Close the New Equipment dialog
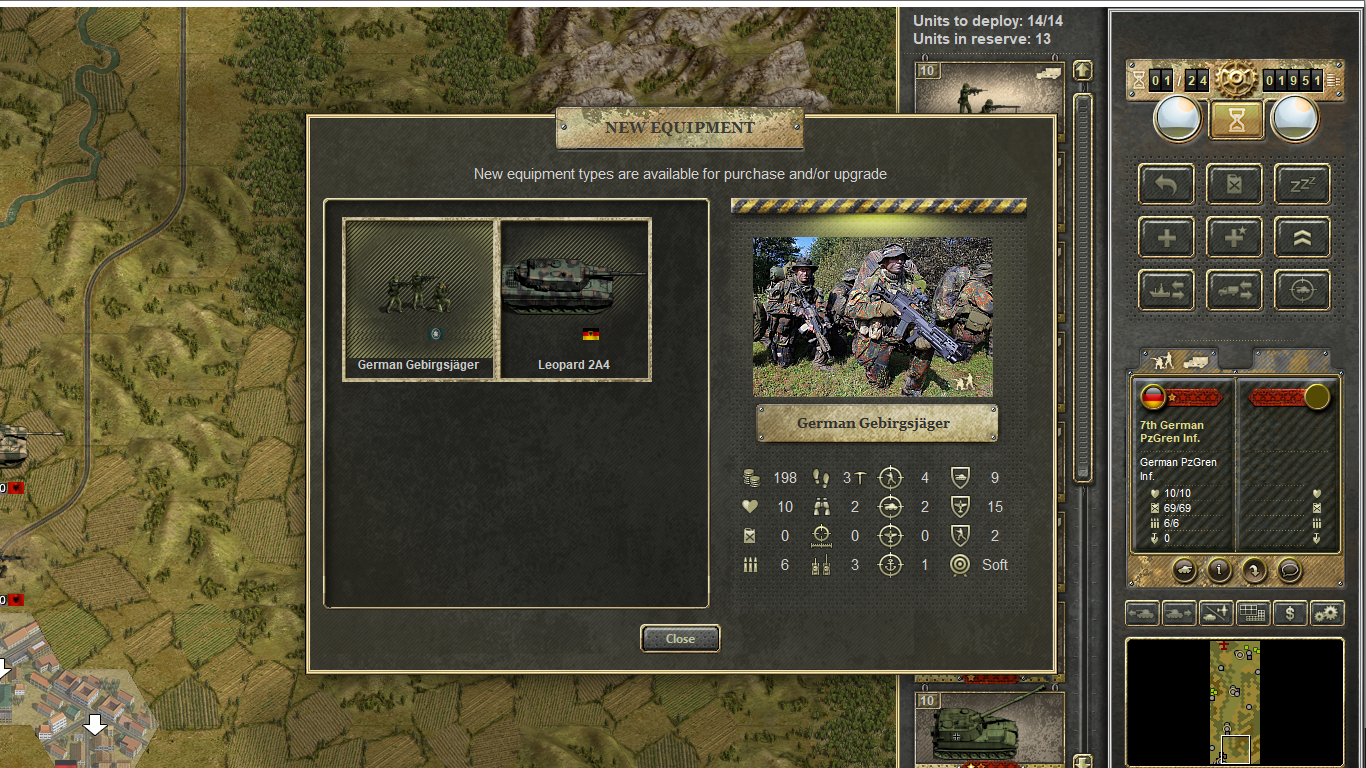1366x768 pixels. 680,639
